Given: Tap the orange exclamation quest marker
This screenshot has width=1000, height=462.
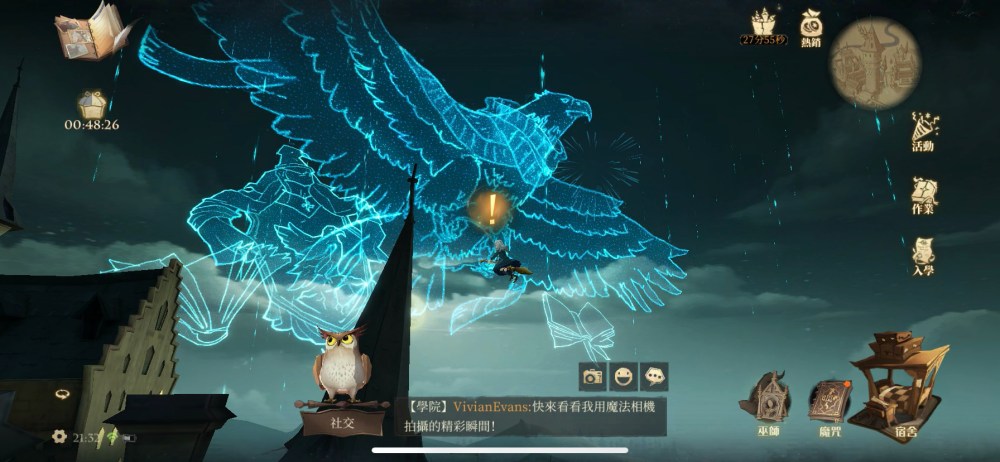Looking at the screenshot, I should click(492, 208).
